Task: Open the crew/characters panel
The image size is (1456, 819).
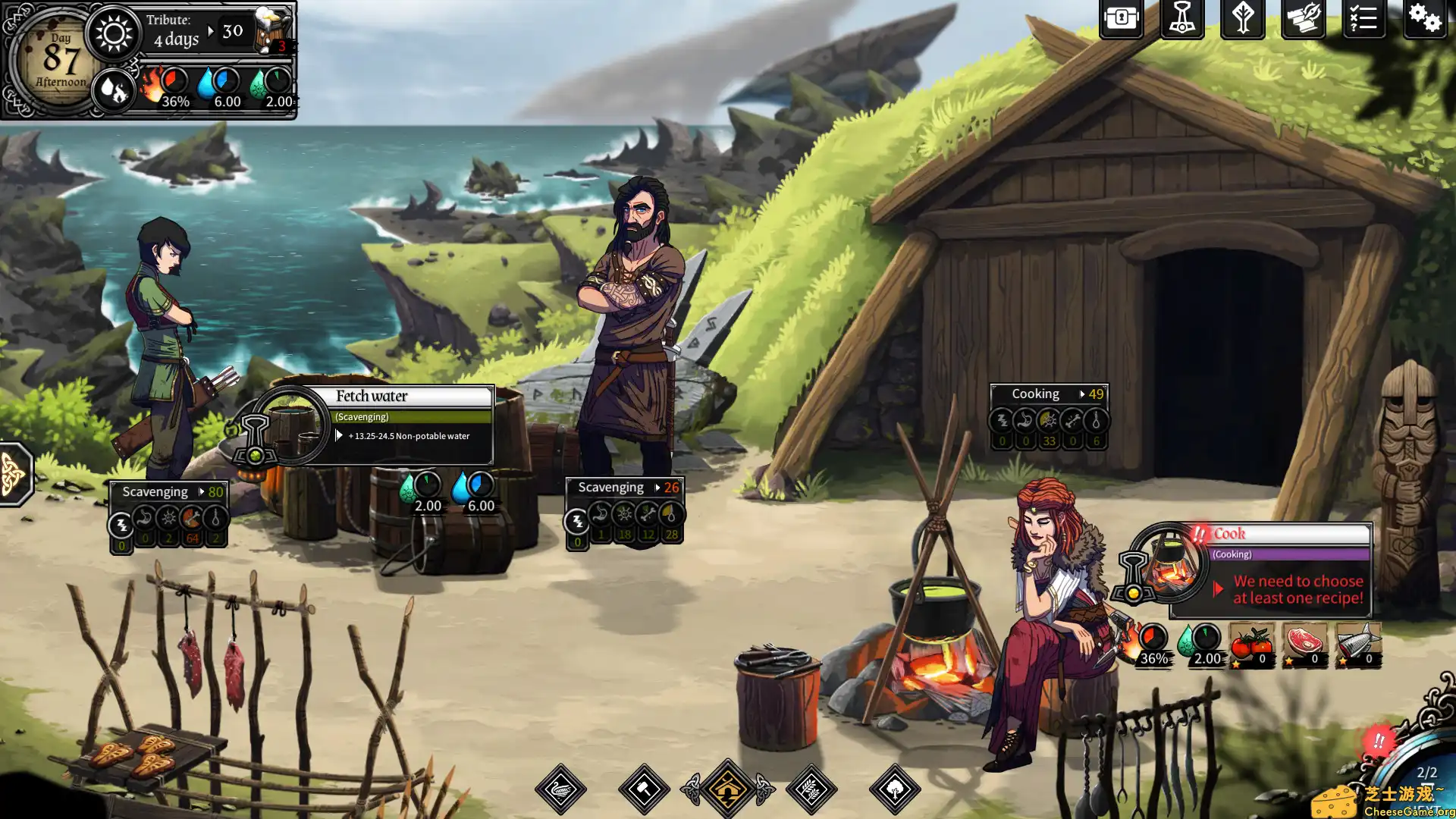Action: pyautogui.click(x=1181, y=20)
